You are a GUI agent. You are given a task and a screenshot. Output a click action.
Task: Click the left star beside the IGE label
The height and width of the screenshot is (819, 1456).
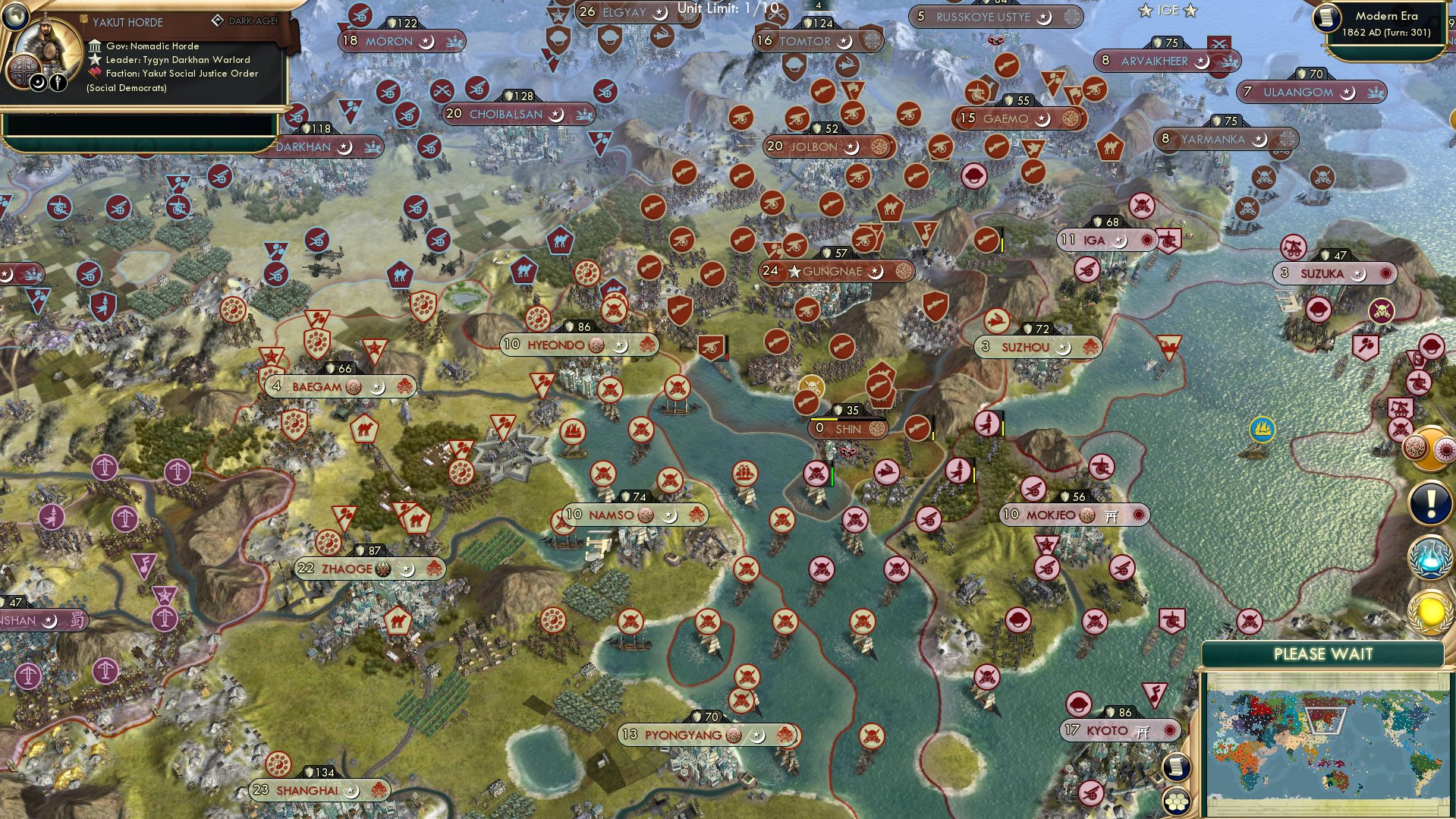(x=1146, y=9)
